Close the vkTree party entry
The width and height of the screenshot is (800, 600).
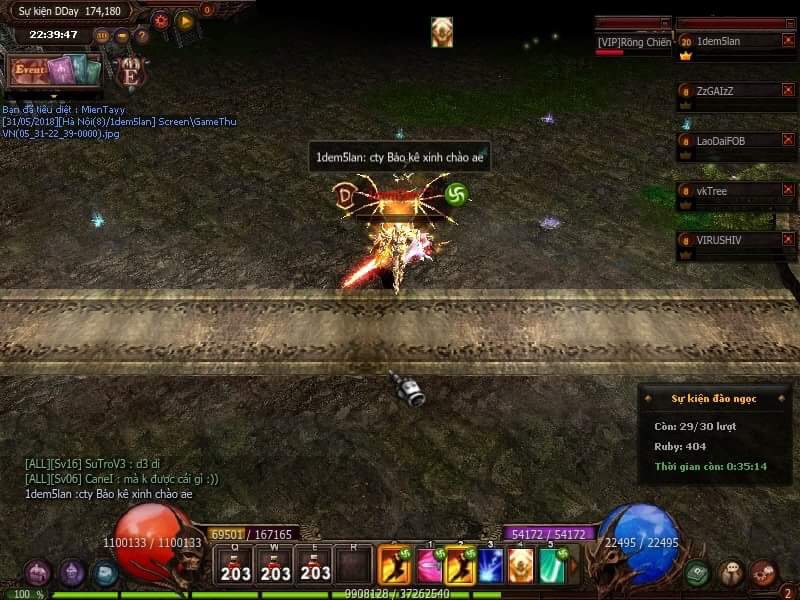click(x=788, y=190)
